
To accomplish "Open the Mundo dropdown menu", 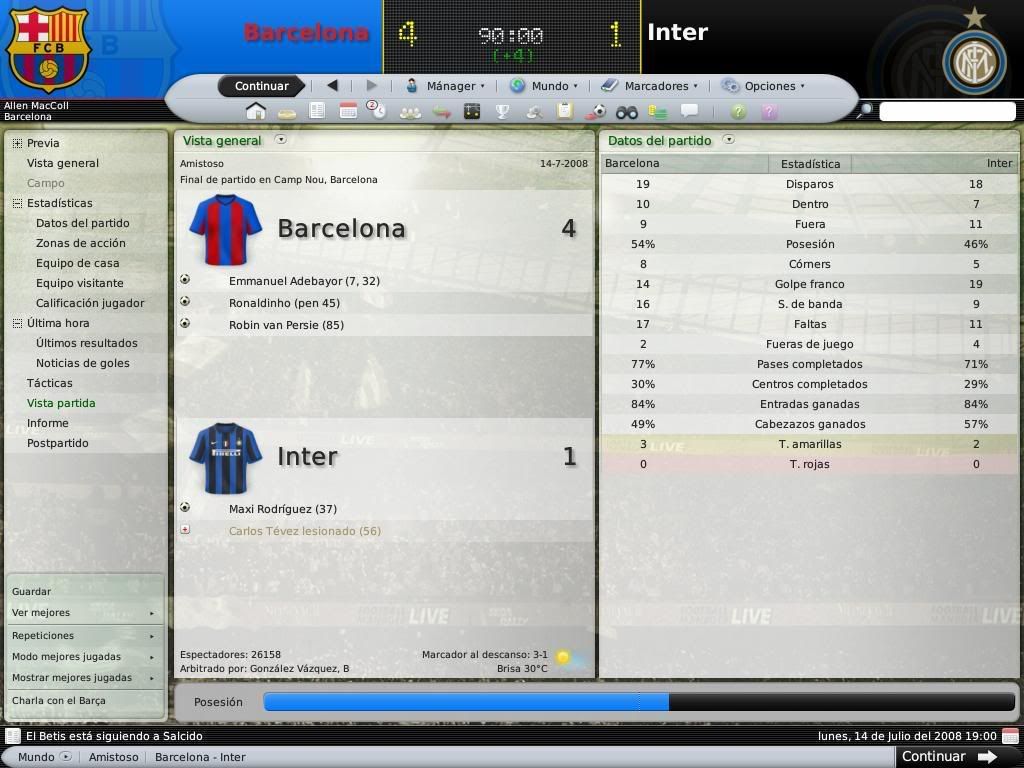I will (545, 86).
